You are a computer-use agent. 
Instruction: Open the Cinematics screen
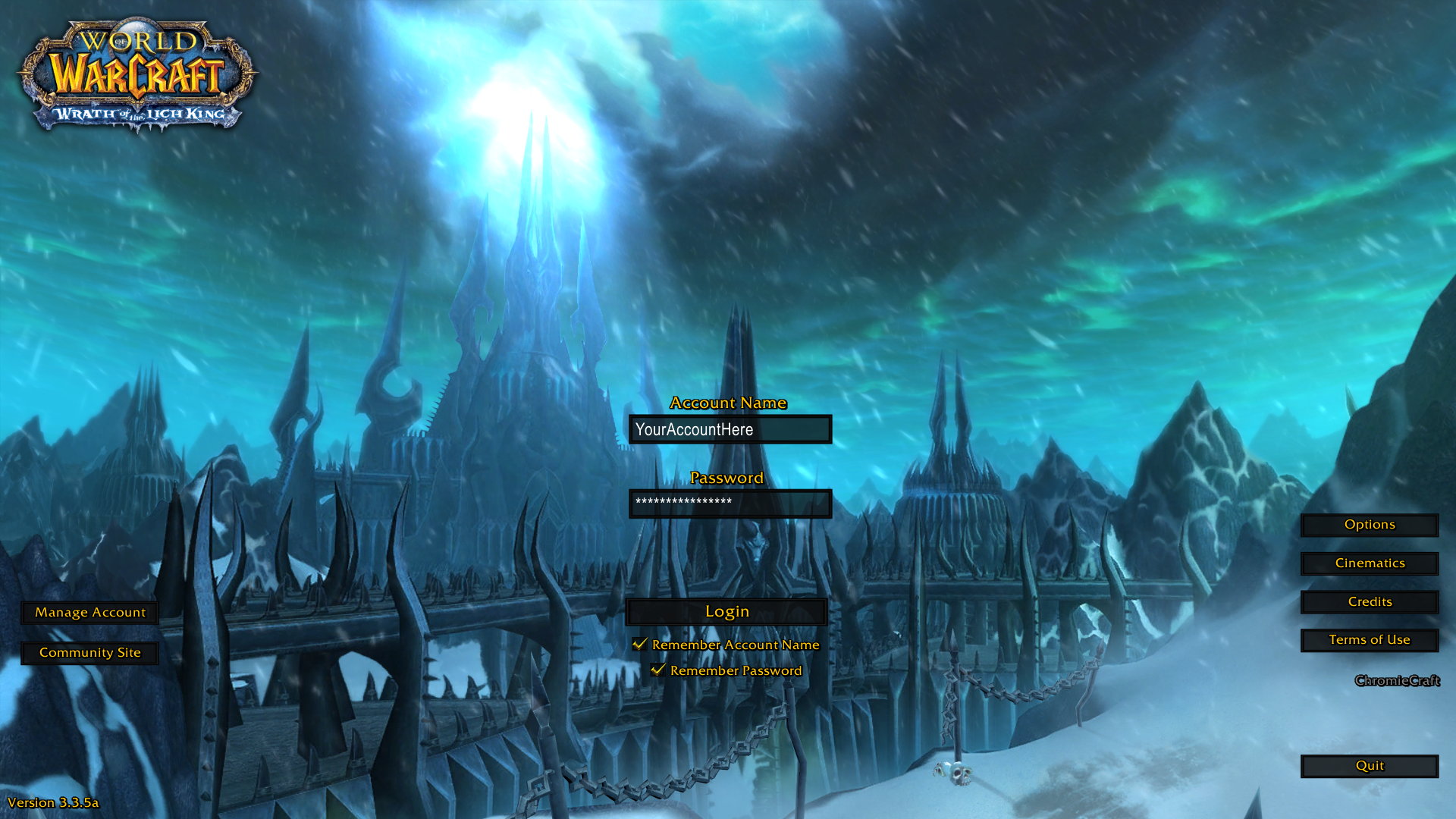tap(1369, 563)
